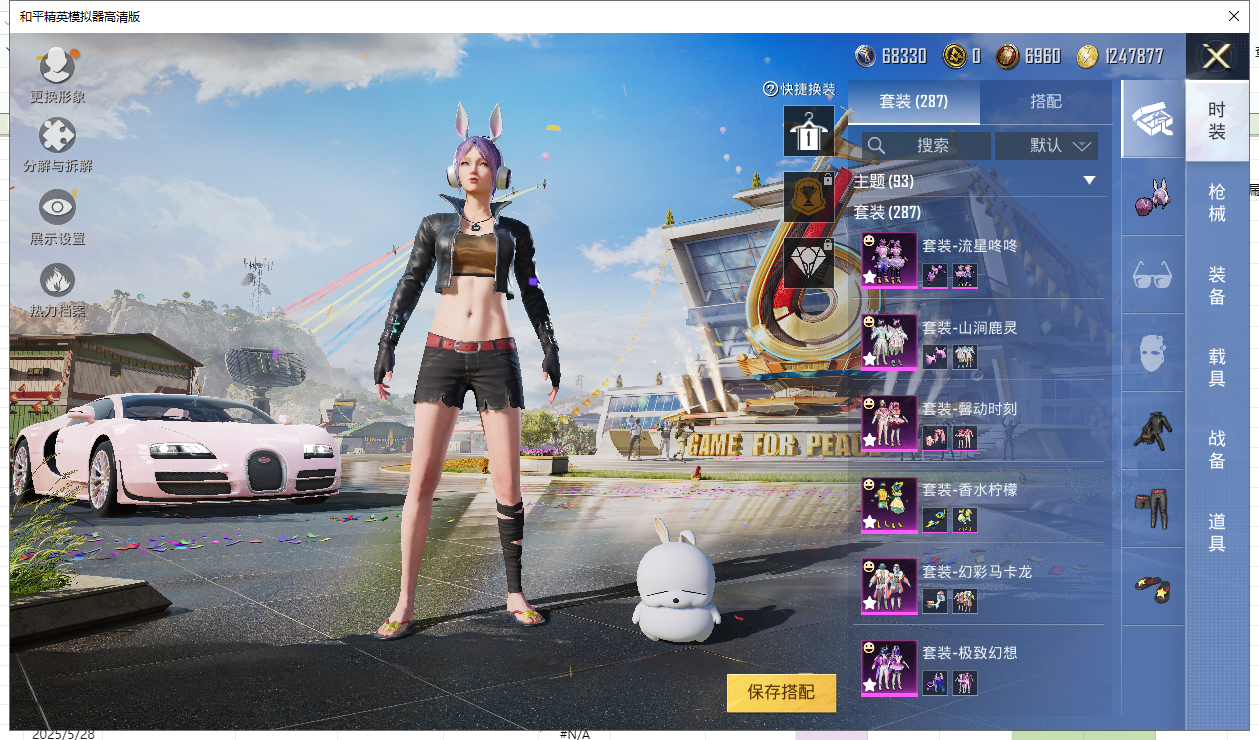1259x740 pixels.
Task: Open the 默认 sort dropdown
Action: (1047, 146)
